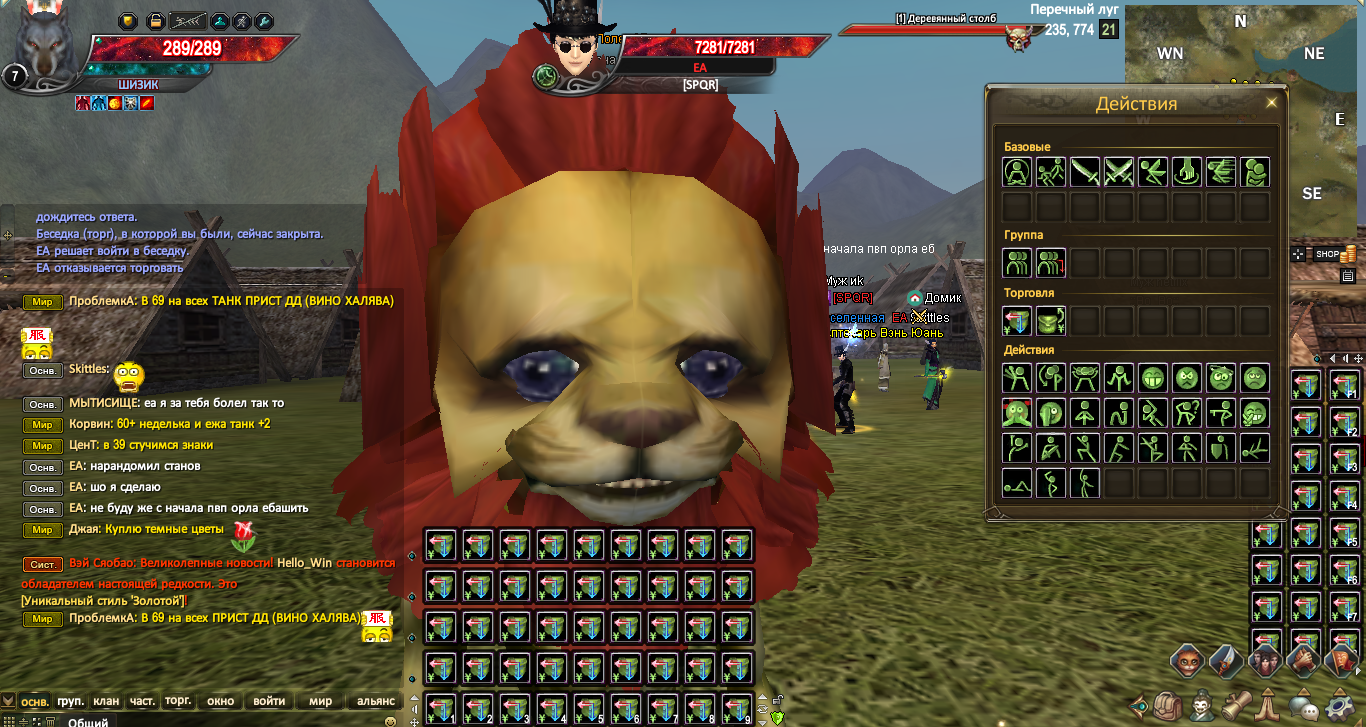Activate the crossed swords attack action
This screenshot has height=727, width=1366.
point(1119,172)
